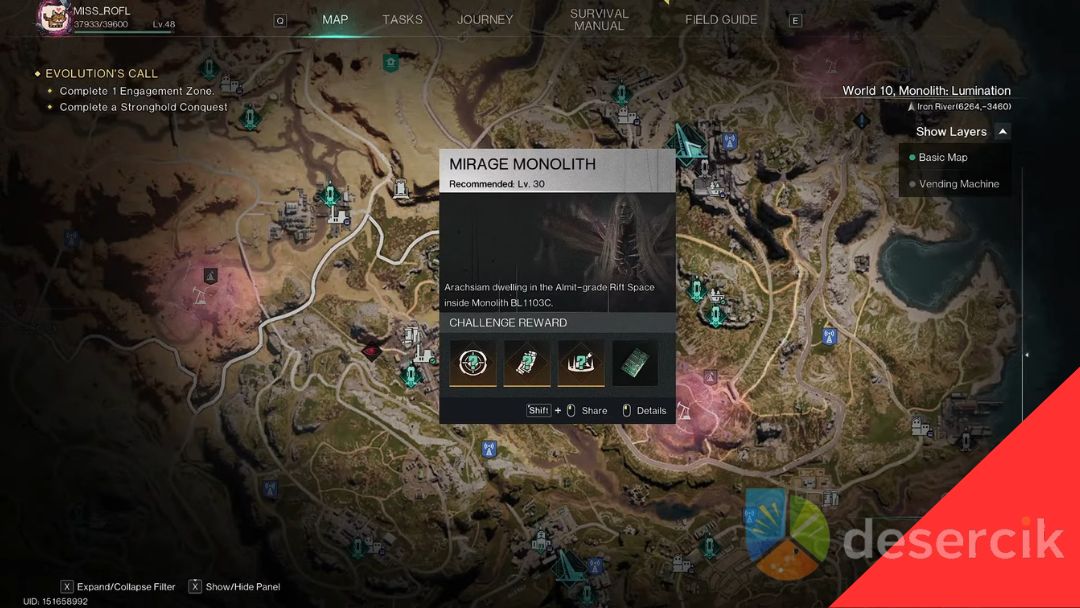Enable the Vending Machine layer
This screenshot has height=608, width=1080.
(958, 184)
